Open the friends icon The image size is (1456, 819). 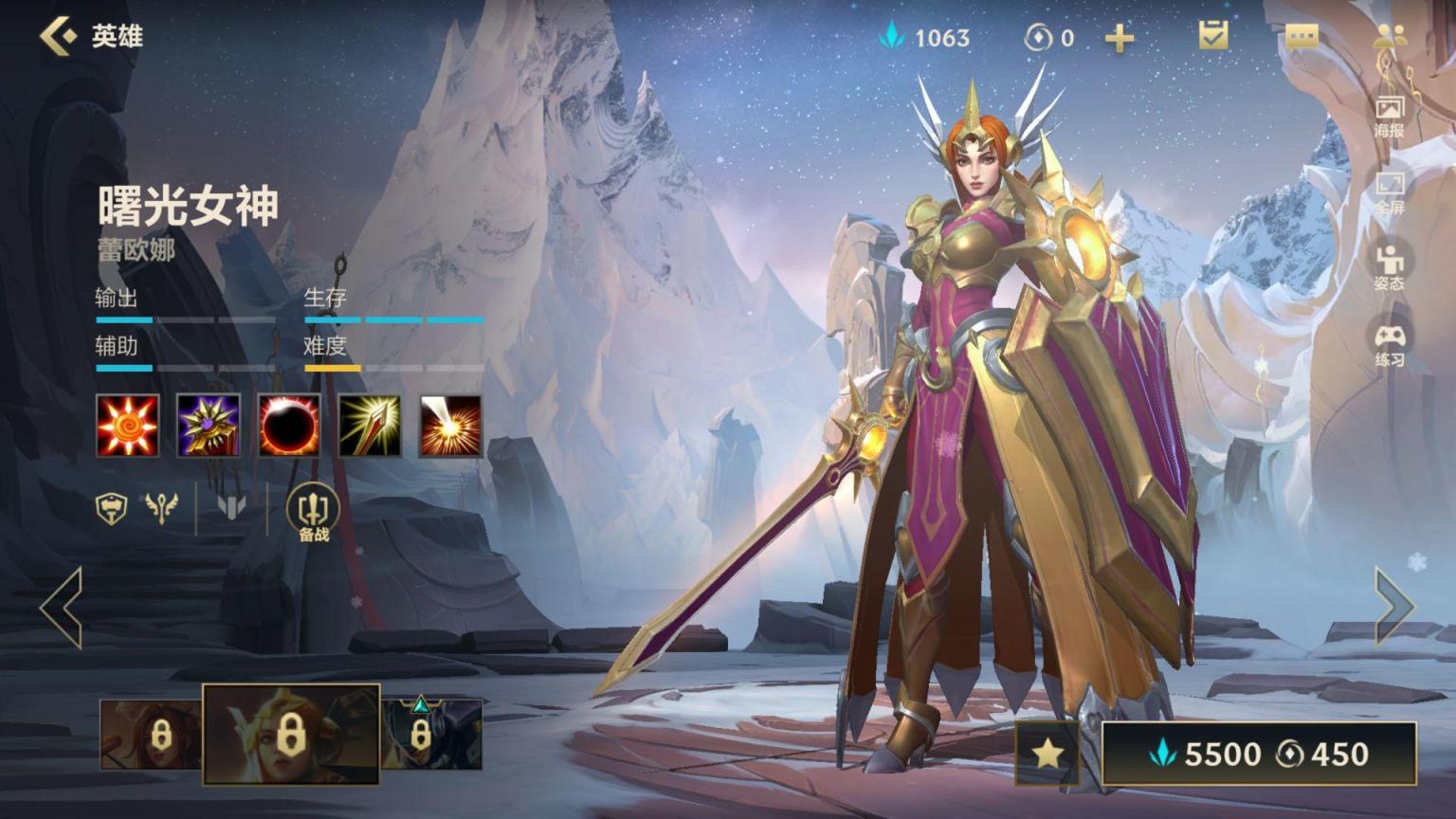coord(1389,36)
